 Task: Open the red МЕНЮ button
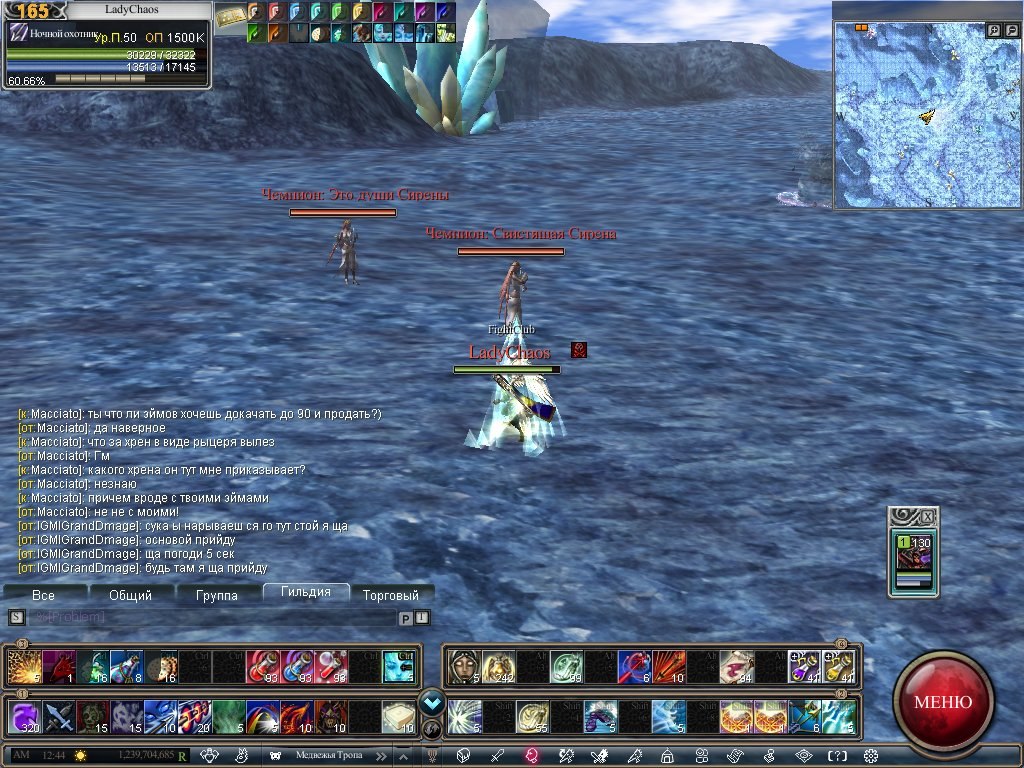(942, 701)
